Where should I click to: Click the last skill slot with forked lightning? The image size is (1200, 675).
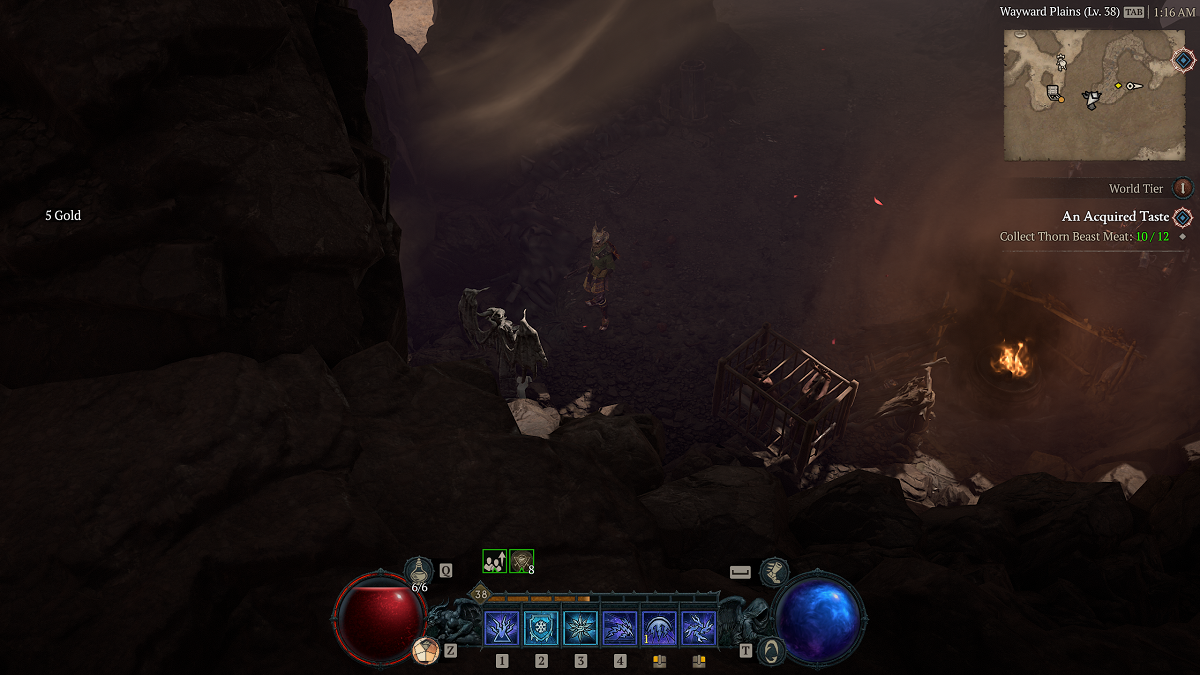click(698, 628)
